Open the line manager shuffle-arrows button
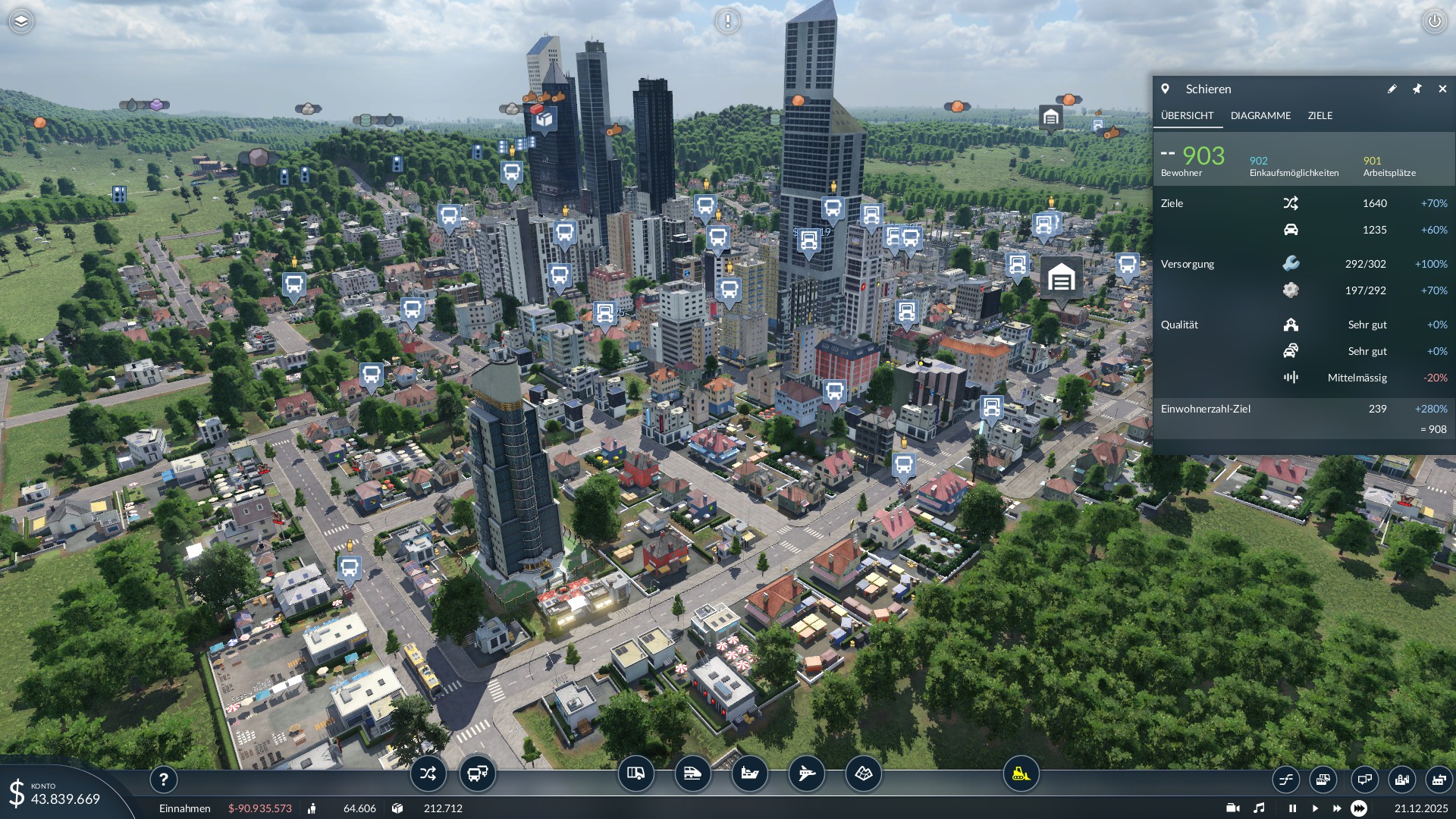Screen dimensions: 1456x819 pos(428,773)
